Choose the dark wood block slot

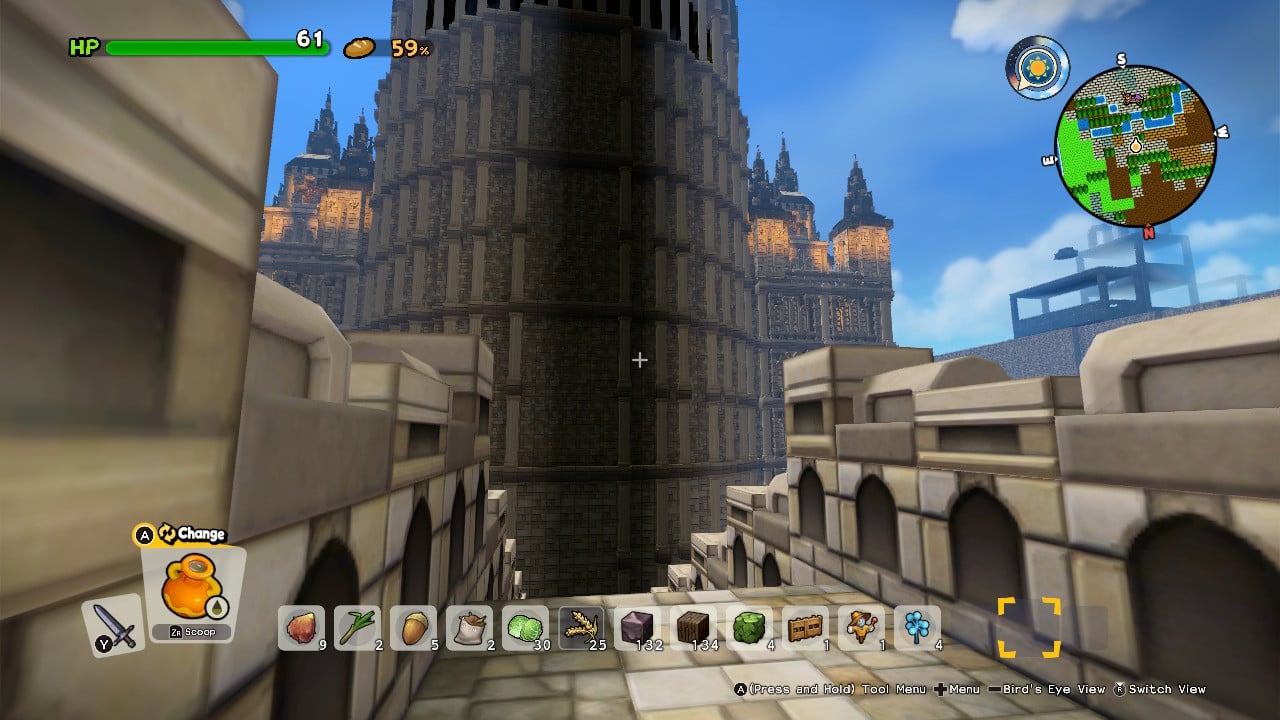coord(693,628)
